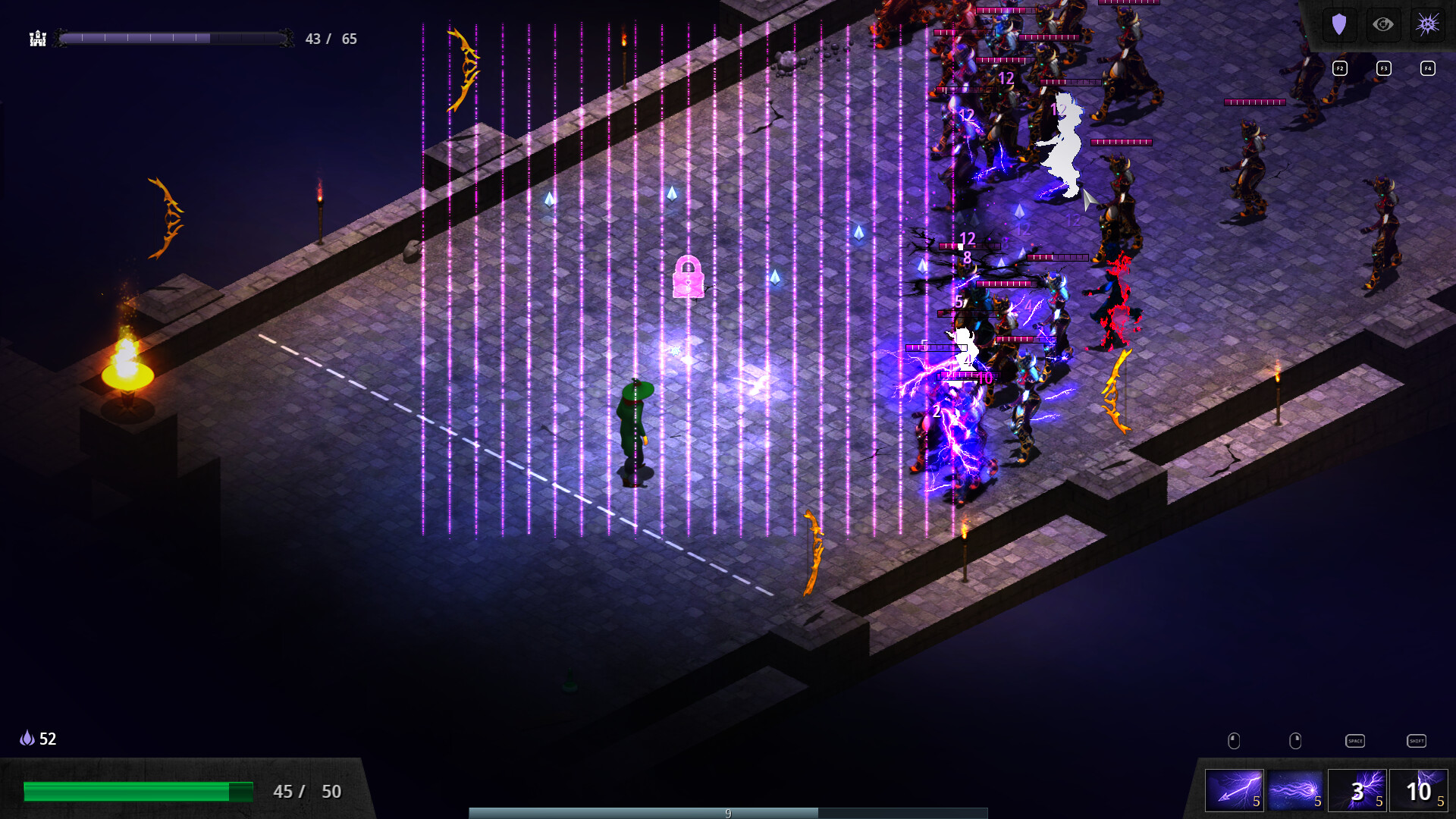This screenshot has height=819, width=1456.
Task: Click the left mouse button hint icon
Action: (x=1233, y=739)
